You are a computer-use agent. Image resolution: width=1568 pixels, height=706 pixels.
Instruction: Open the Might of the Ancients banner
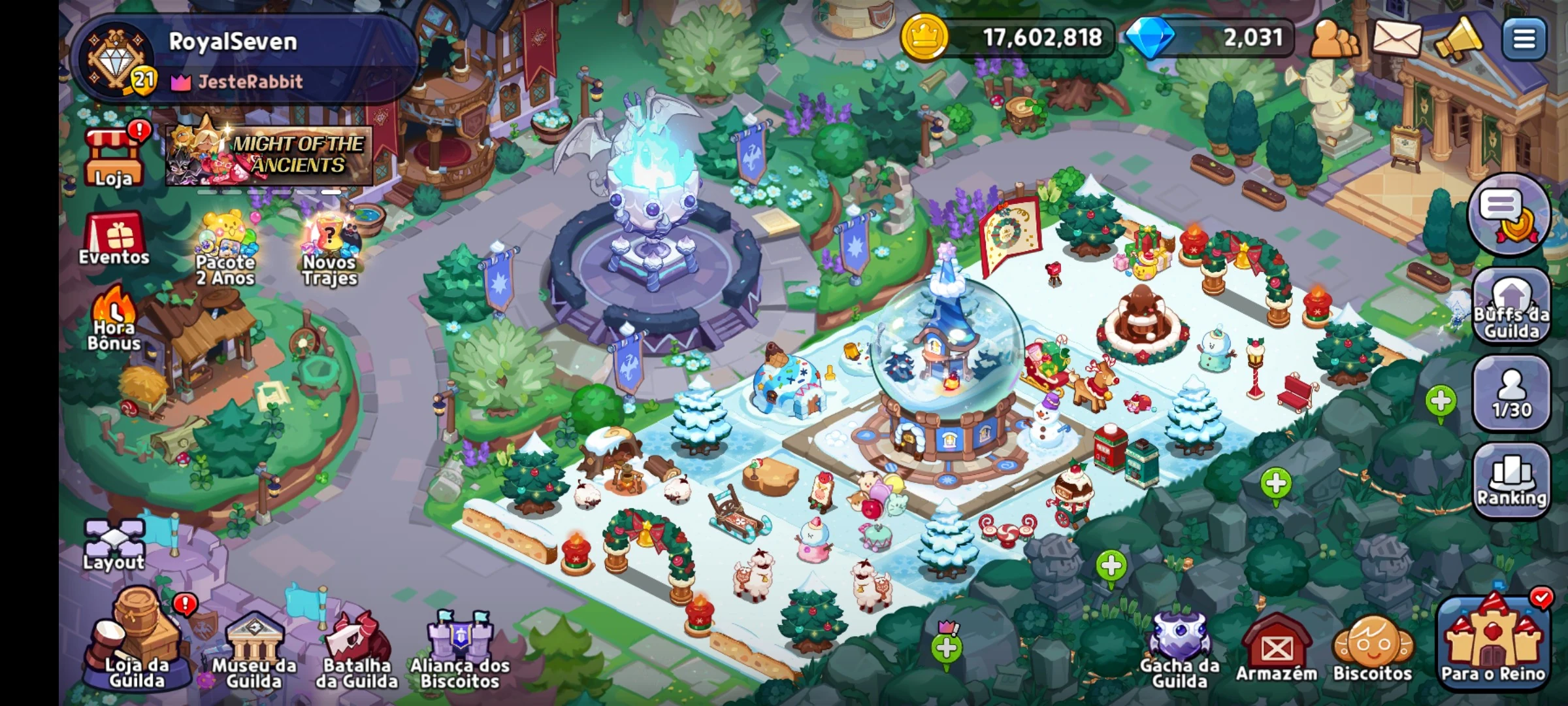point(268,155)
